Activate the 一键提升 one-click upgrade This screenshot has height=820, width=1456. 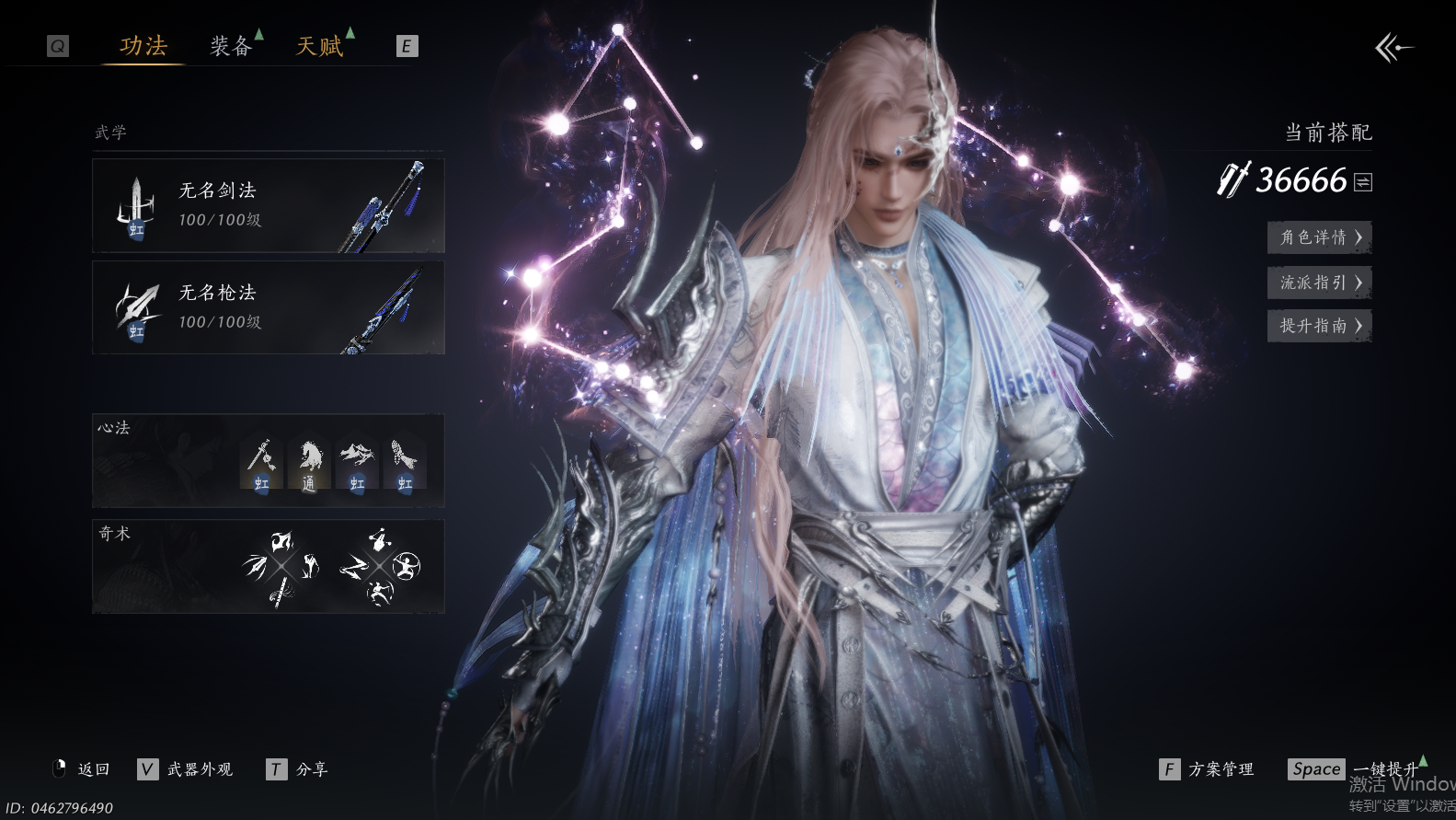(1354, 769)
